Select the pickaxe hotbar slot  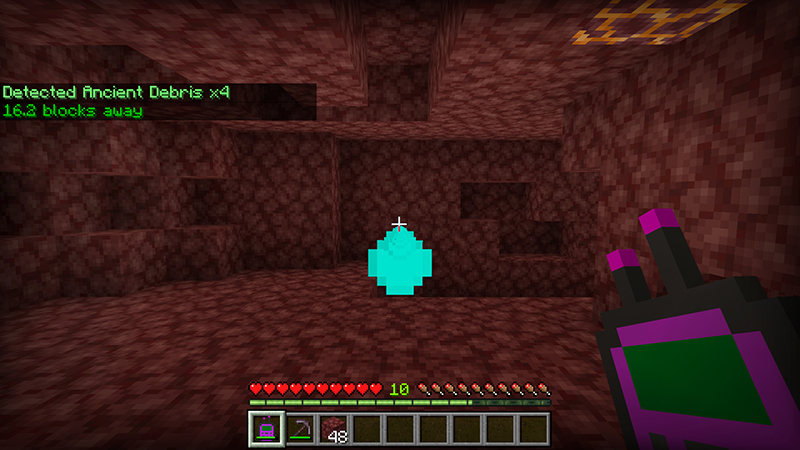tap(299, 429)
